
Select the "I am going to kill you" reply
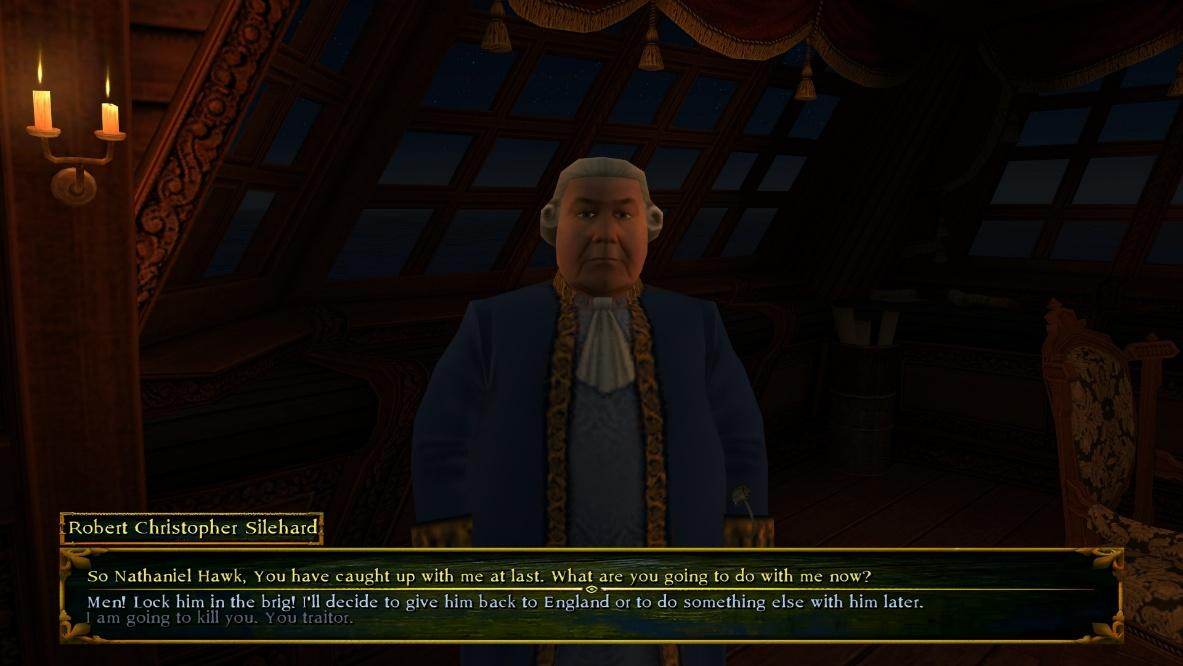pos(220,618)
